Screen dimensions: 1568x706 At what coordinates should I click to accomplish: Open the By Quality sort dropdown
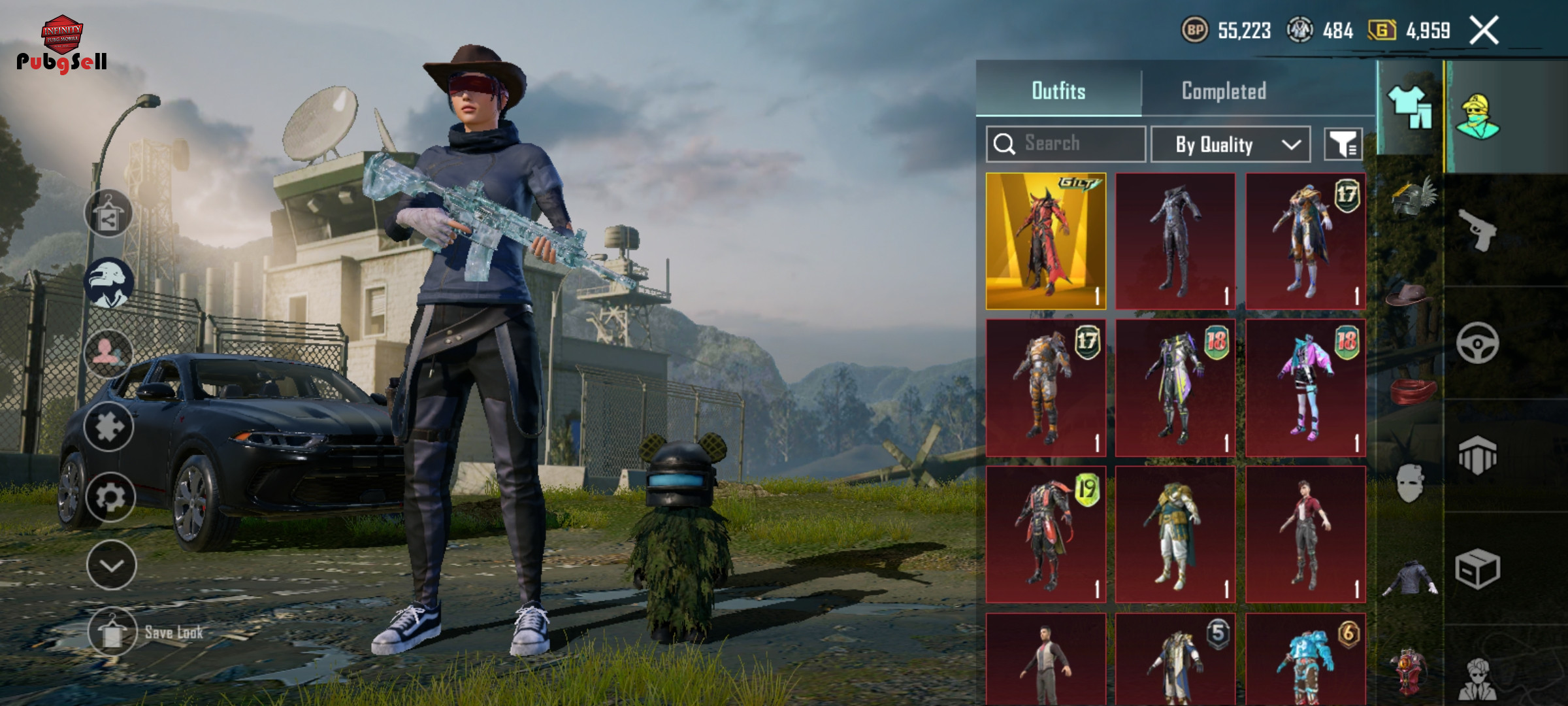click(1230, 144)
